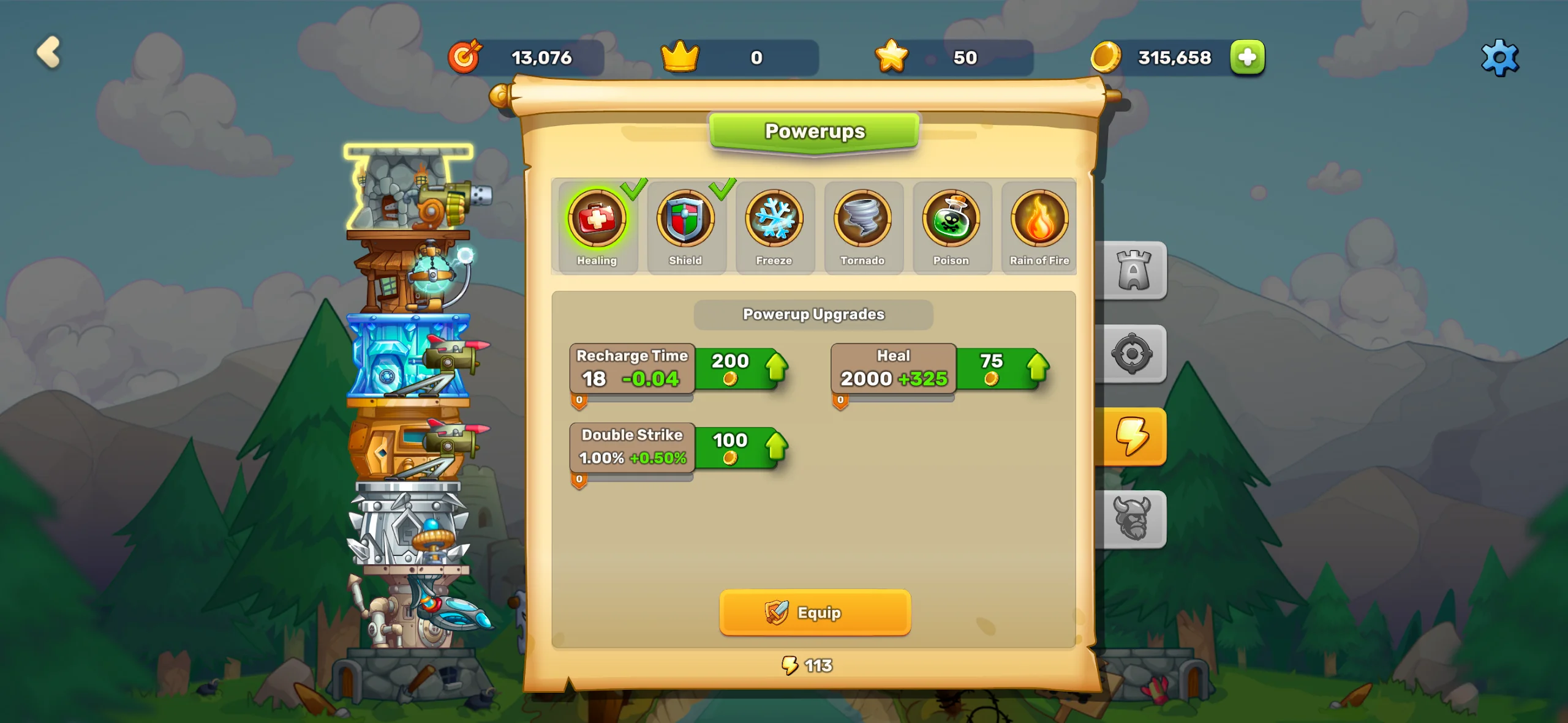Pick the Tornado powerup
The height and width of the screenshot is (723, 1568).
tap(862, 225)
